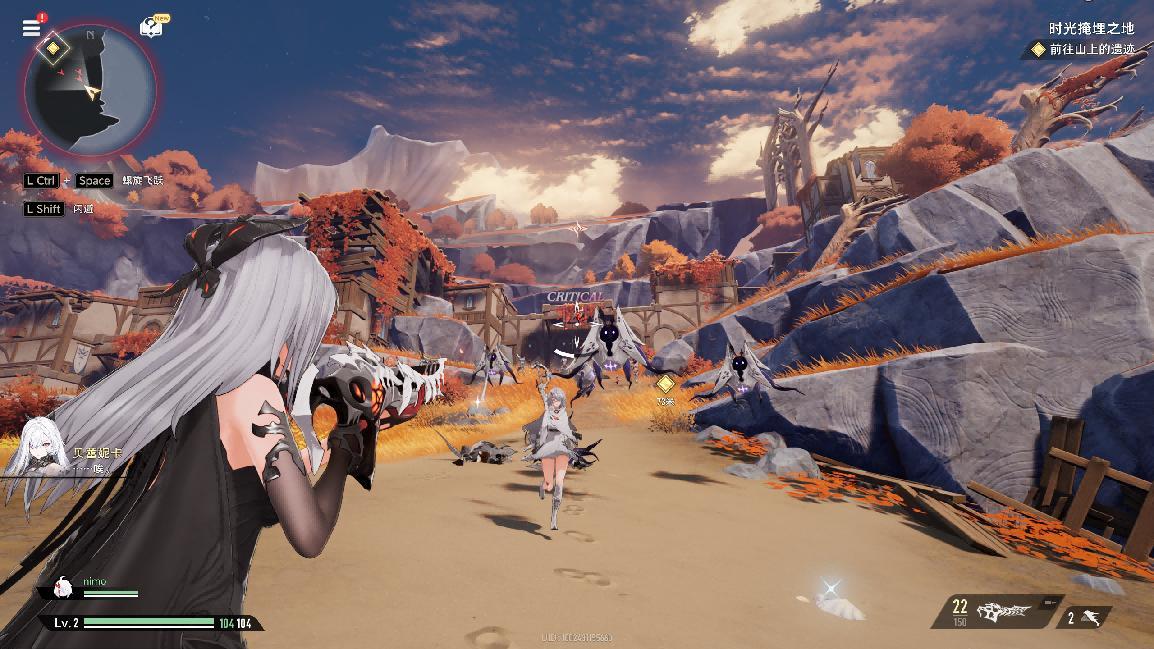
Task: Click the circular minimap
Action: click(90, 92)
